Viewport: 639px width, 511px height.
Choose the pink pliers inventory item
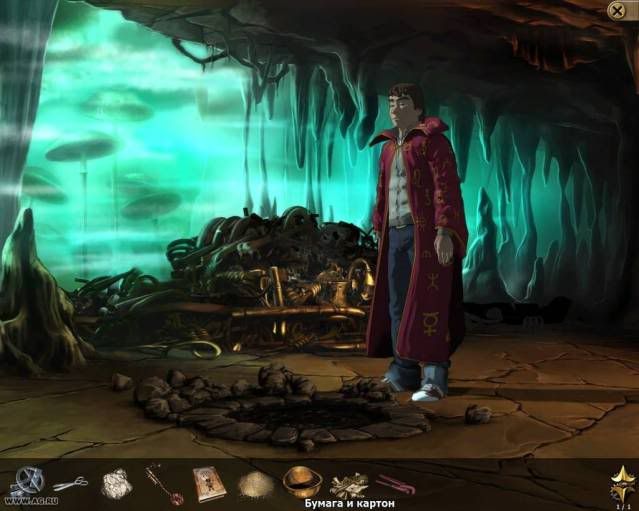[395, 484]
